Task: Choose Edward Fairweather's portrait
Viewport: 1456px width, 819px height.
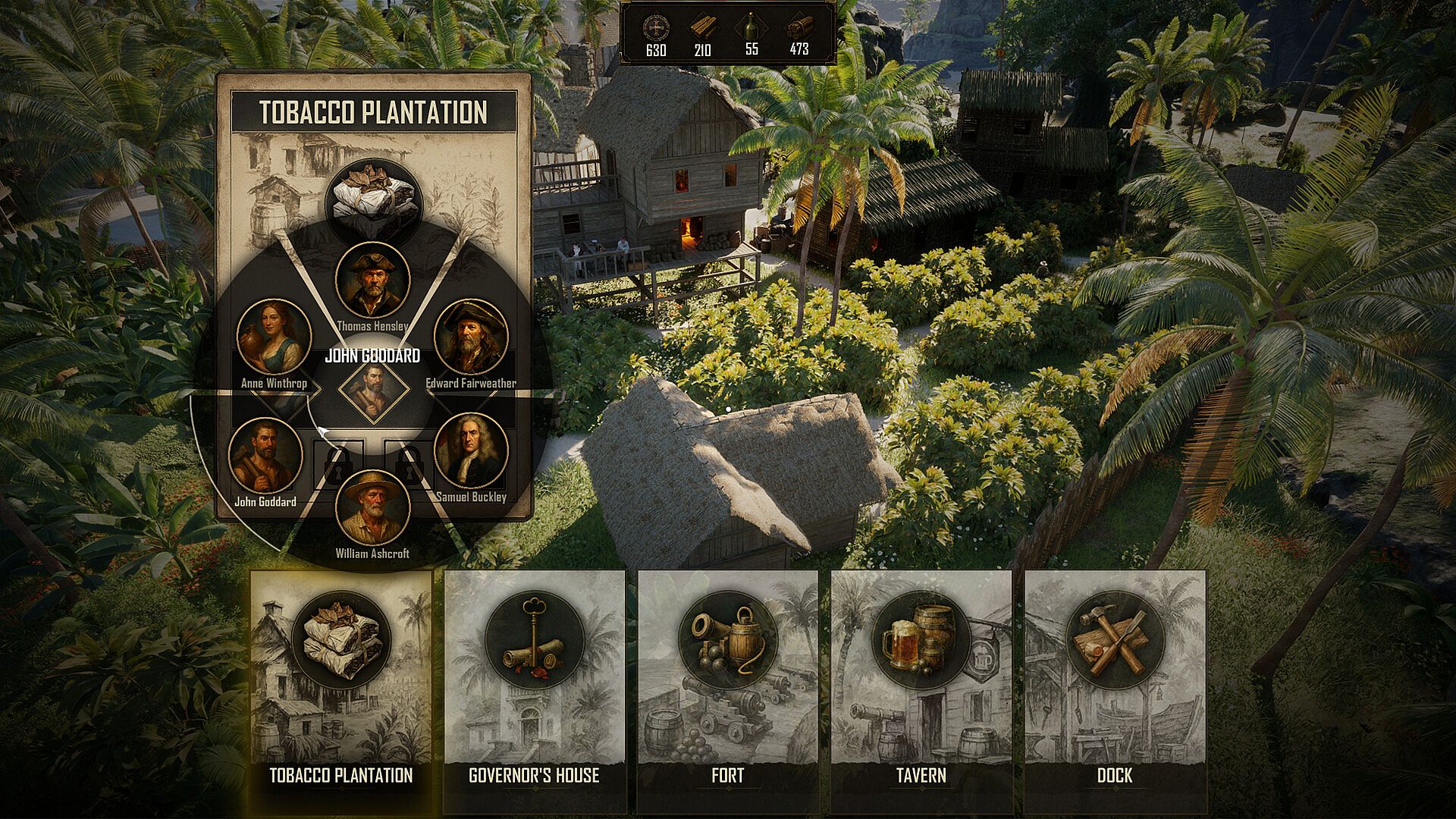Action: click(x=470, y=337)
